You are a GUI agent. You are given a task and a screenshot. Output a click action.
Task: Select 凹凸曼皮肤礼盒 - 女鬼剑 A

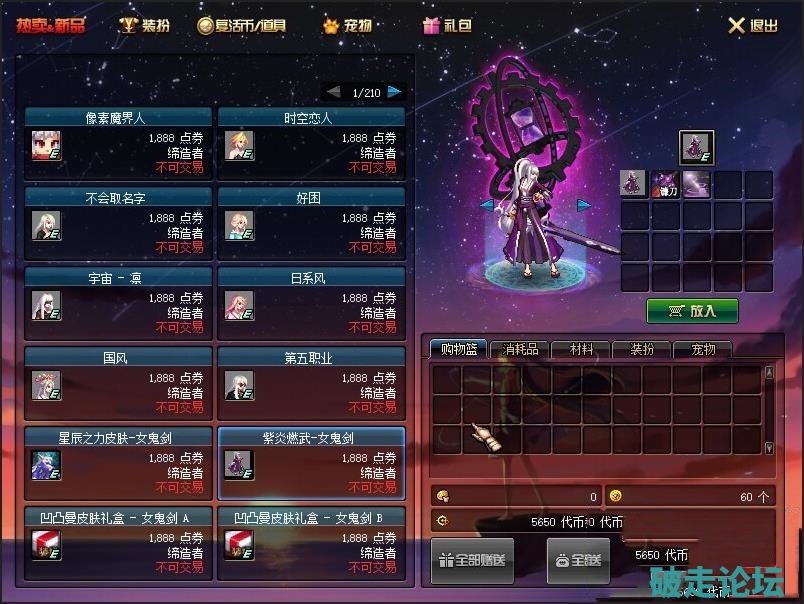[x=118, y=539]
